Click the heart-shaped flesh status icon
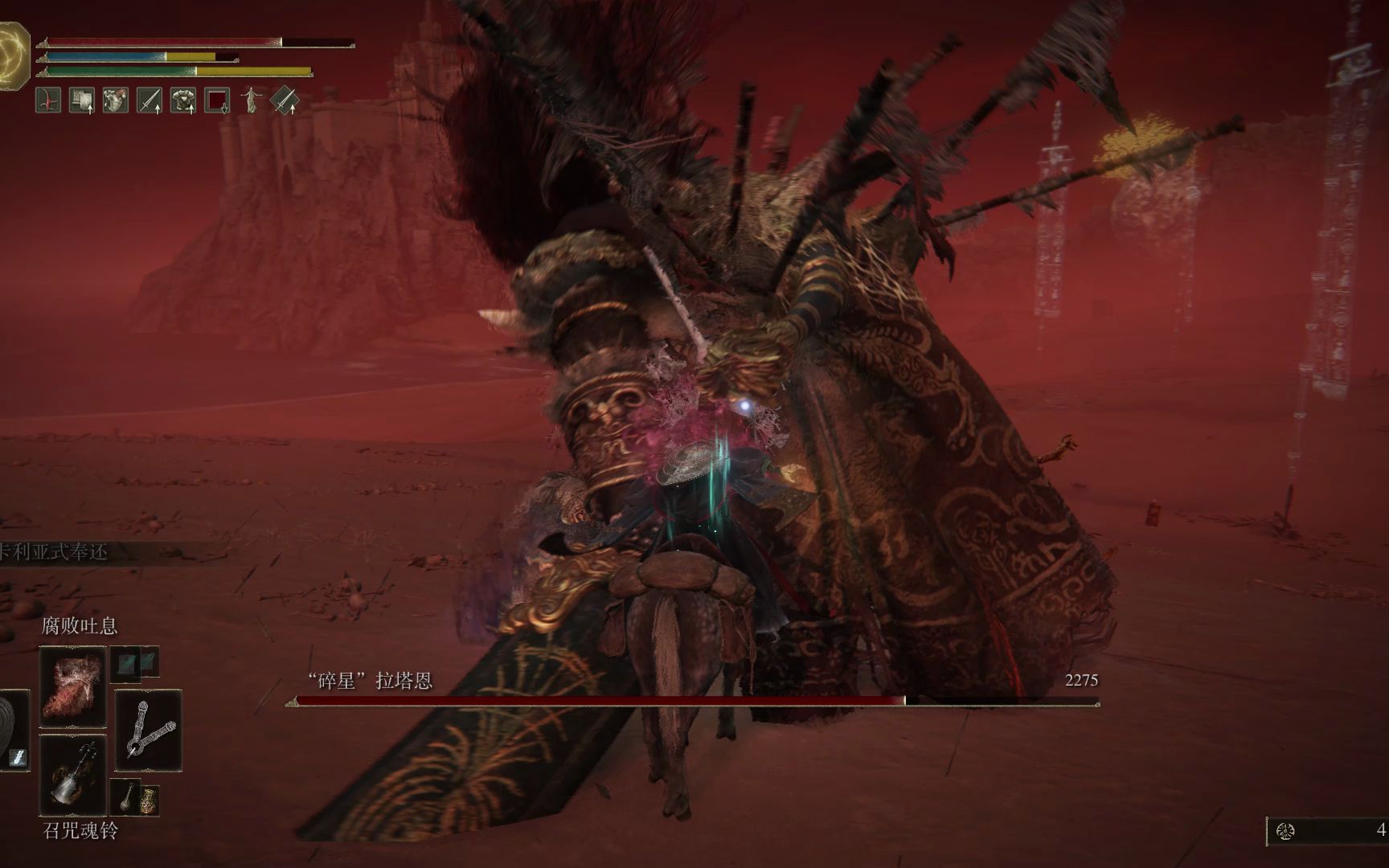 (116, 100)
